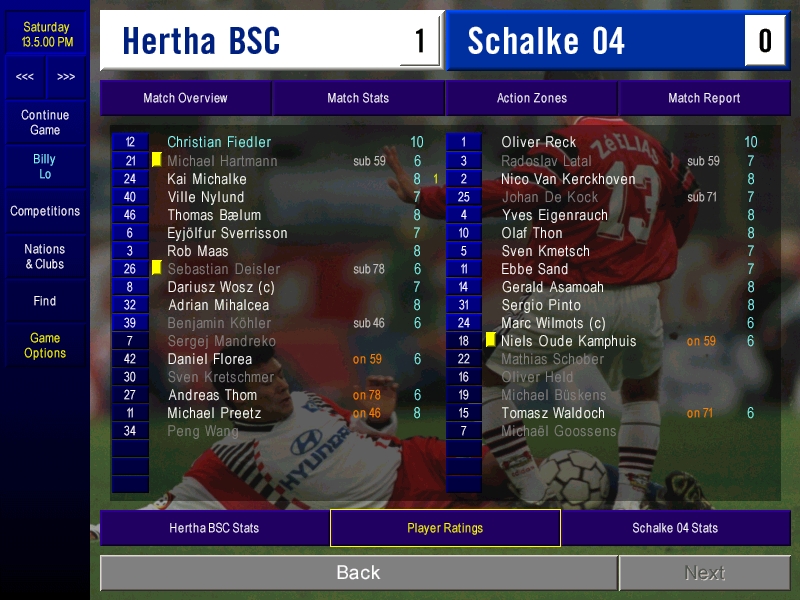Click the Hertha BSC team name
The height and width of the screenshot is (600, 800).
coord(201,41)
